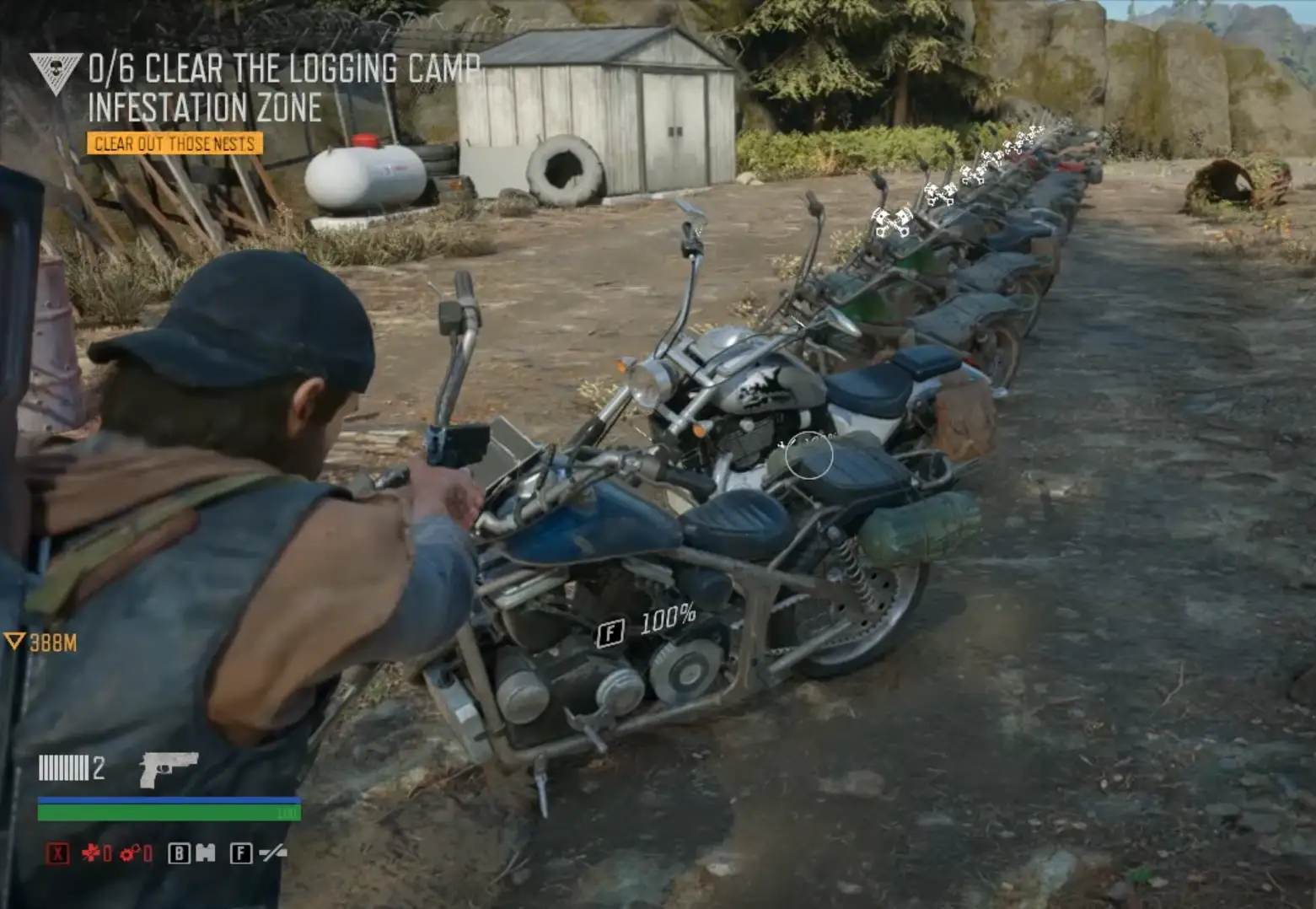Click the red scrap gear icon
The width and height of the screenshot is (1316, 909).
point(129,853)
